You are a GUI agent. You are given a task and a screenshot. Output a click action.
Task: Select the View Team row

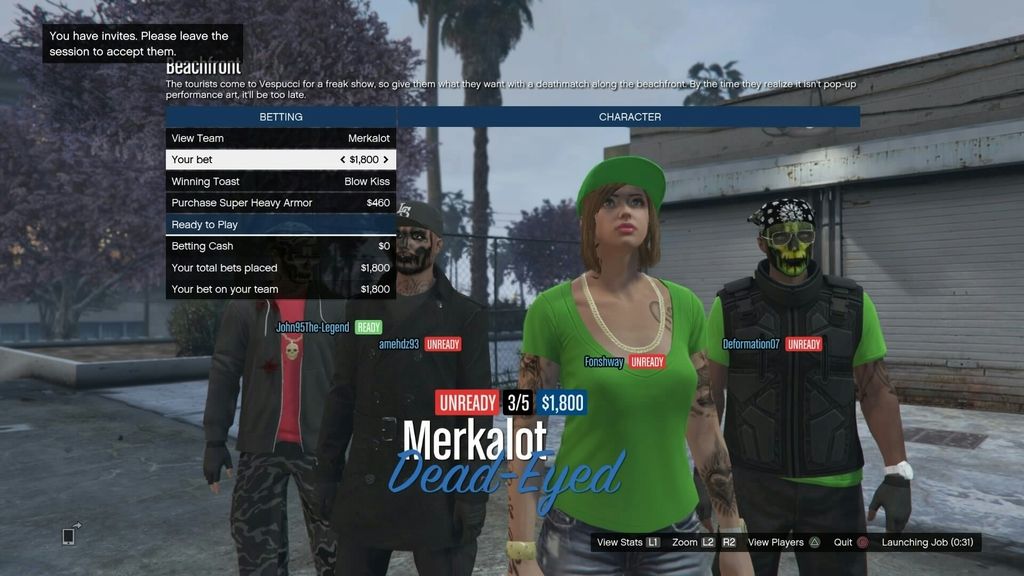(x=281, y=138)
